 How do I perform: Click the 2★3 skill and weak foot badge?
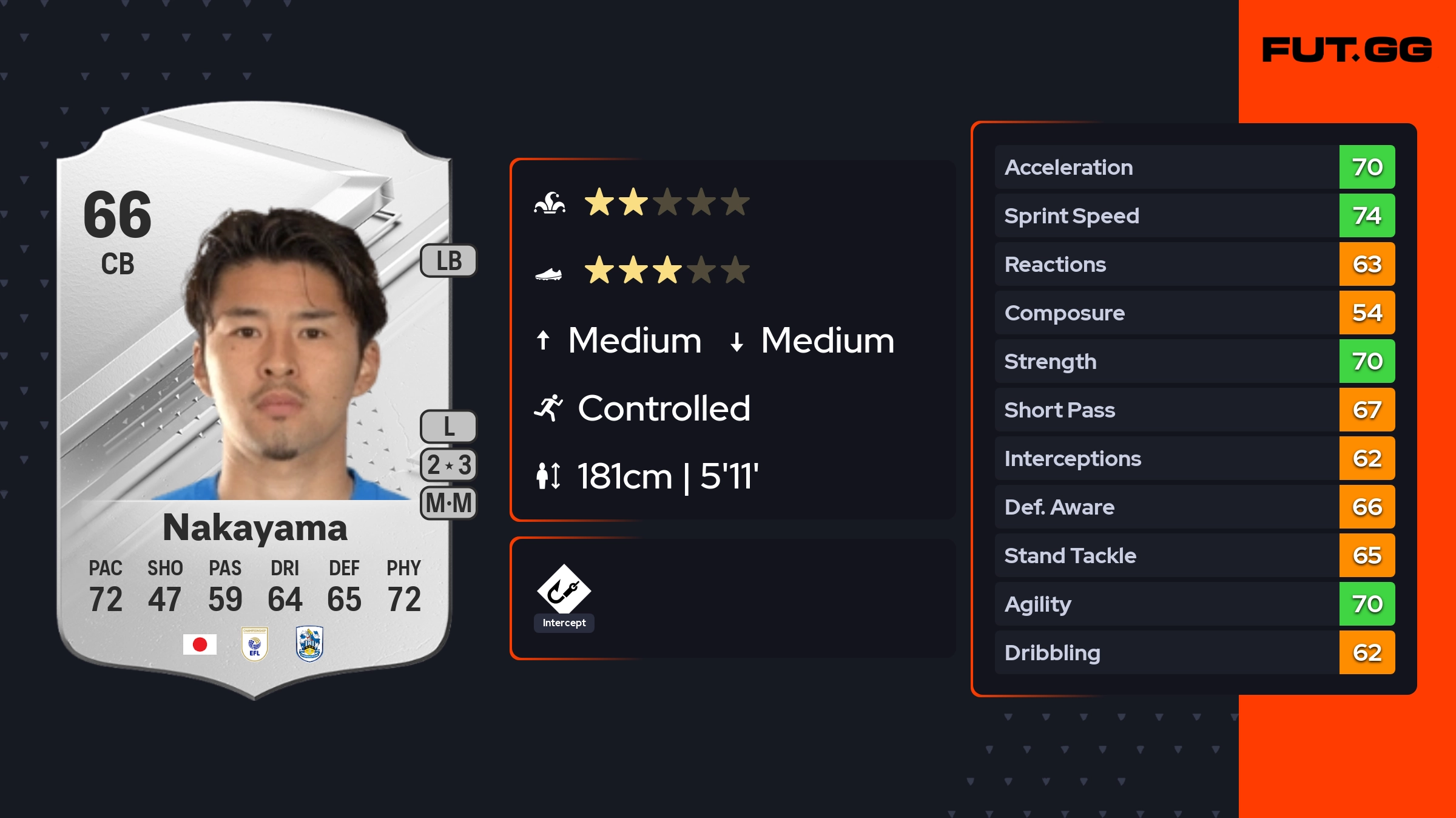pos(449,465)
